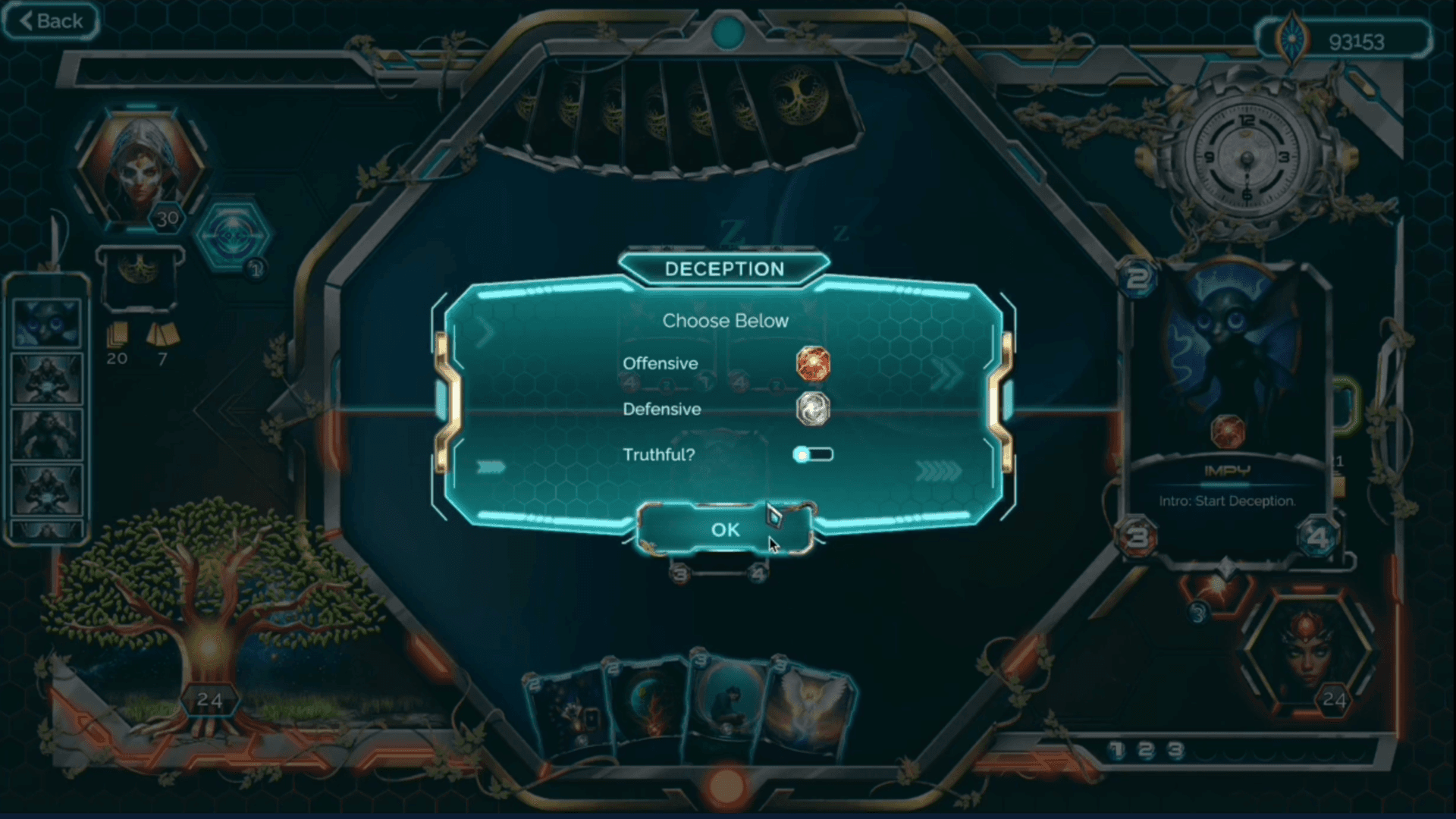1456x819 pixels.
Task: Click the Back button in the top left
Action: pos(49,20)
